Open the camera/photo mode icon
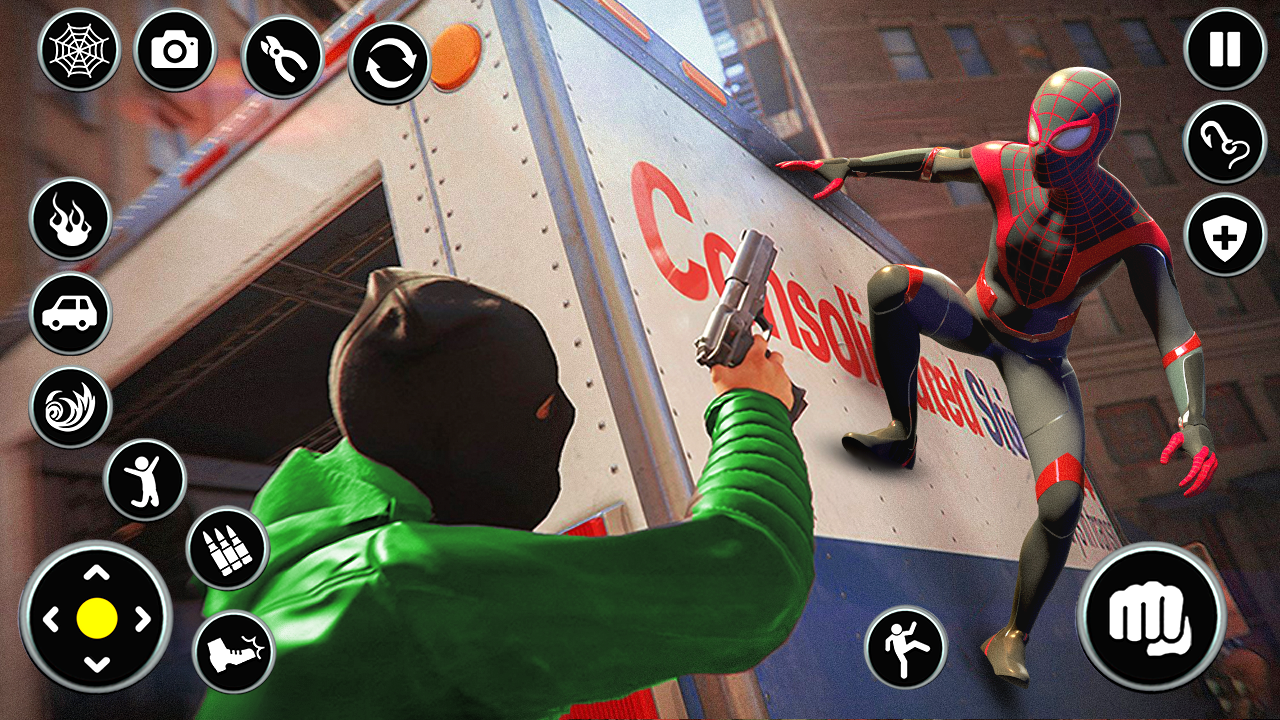1280x720 pixels. [x=175, y=50]
